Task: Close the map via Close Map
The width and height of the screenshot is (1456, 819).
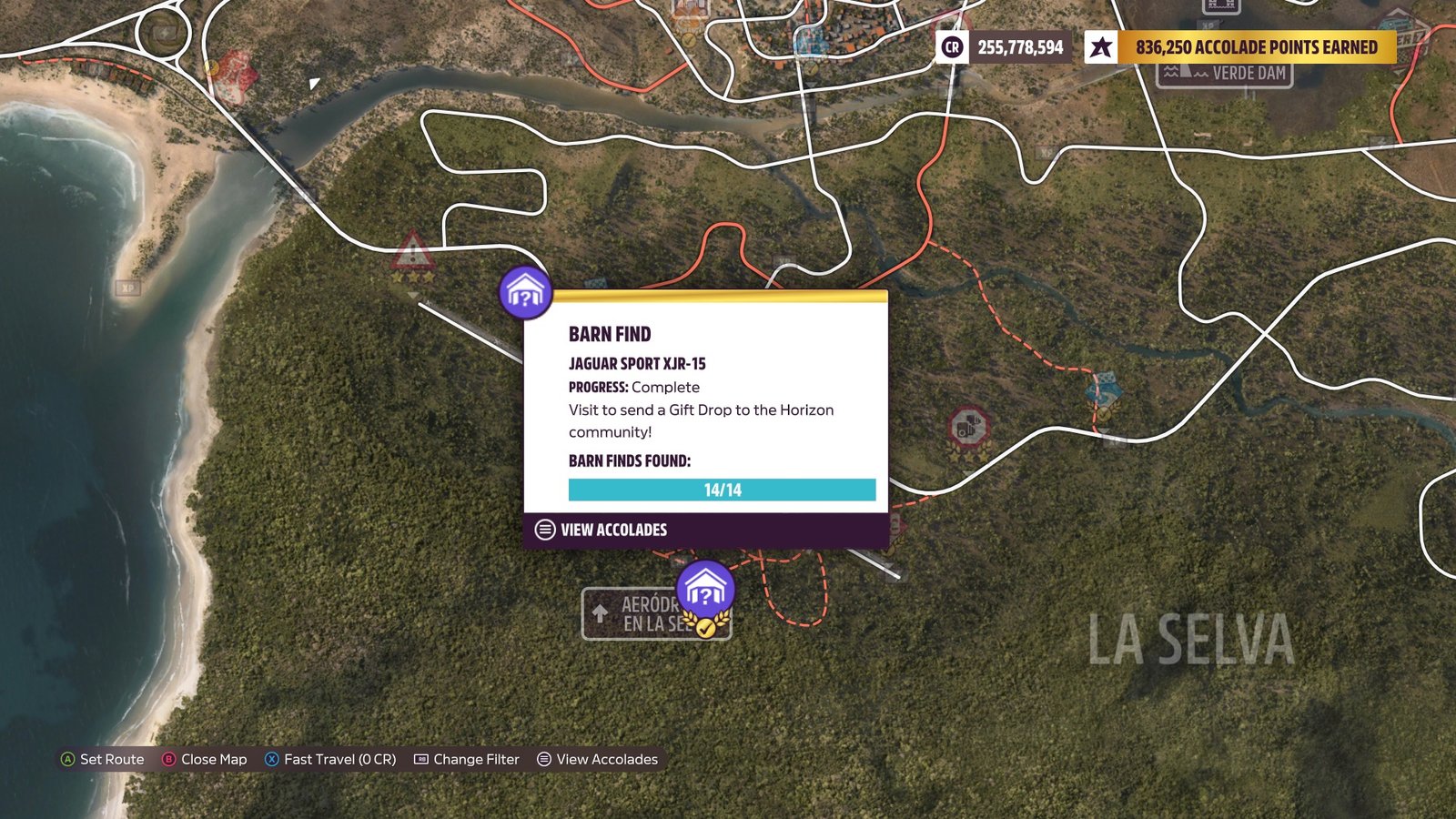Action: coord(205,759)
